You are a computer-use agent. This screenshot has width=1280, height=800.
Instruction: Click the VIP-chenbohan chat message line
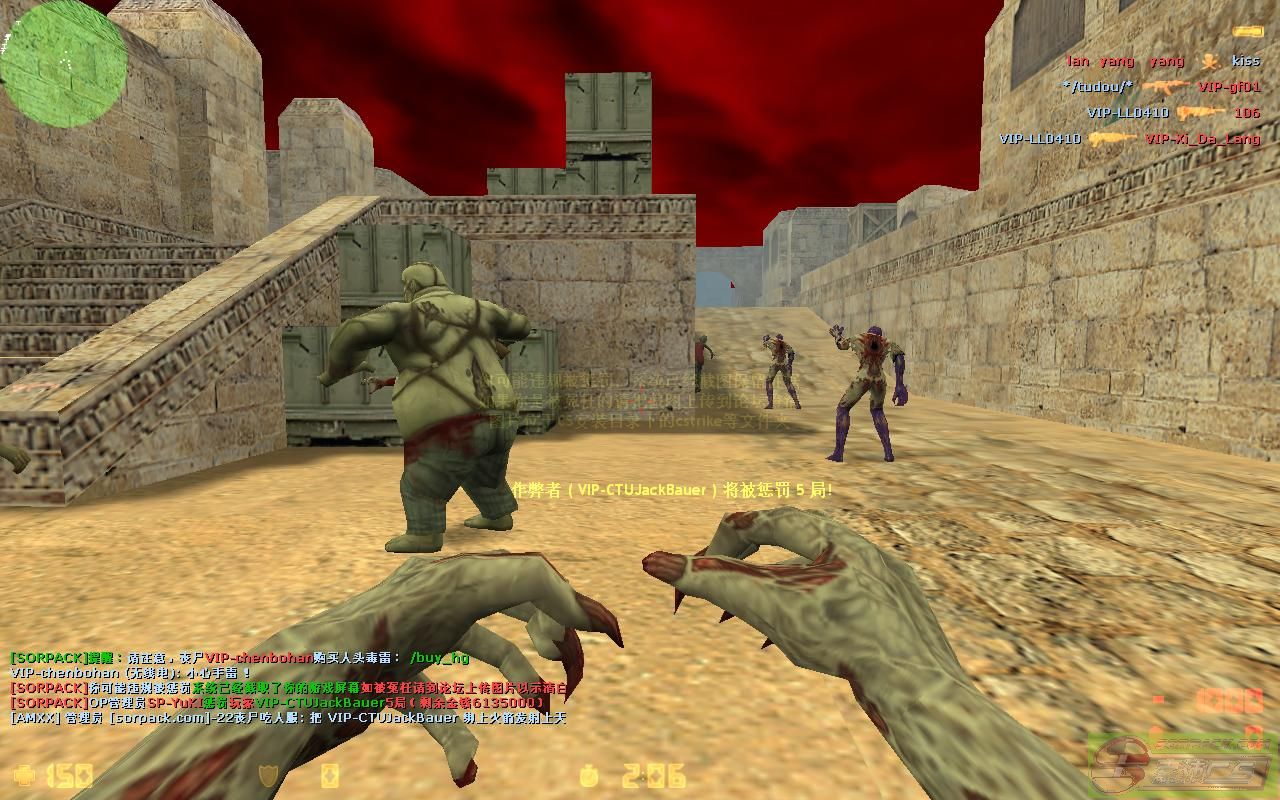pyautogui.click(x=130, y=673)
